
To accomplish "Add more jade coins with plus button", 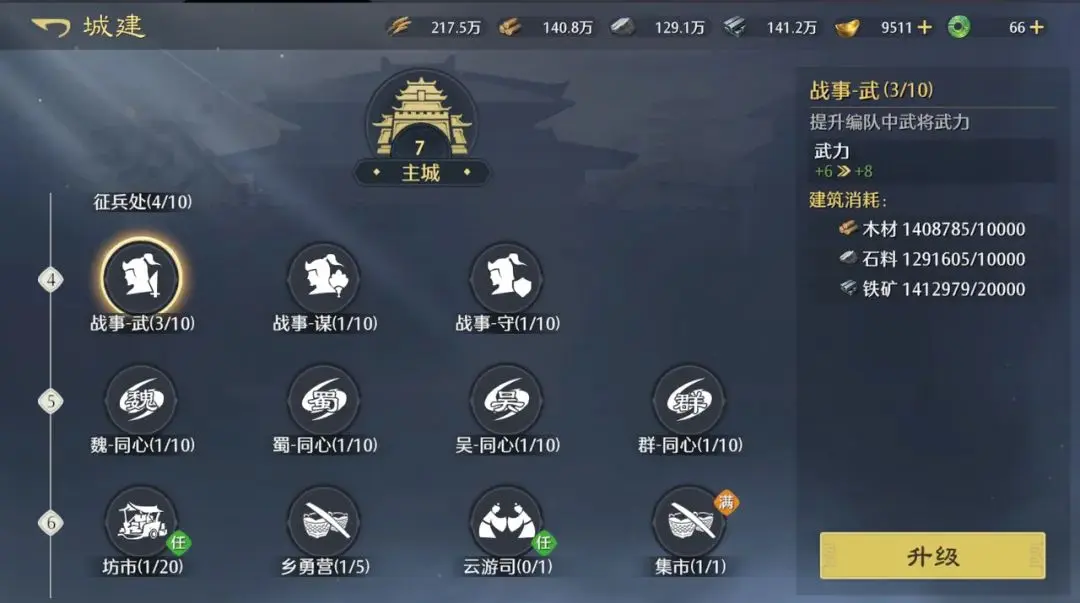I will coord(1036,27).
